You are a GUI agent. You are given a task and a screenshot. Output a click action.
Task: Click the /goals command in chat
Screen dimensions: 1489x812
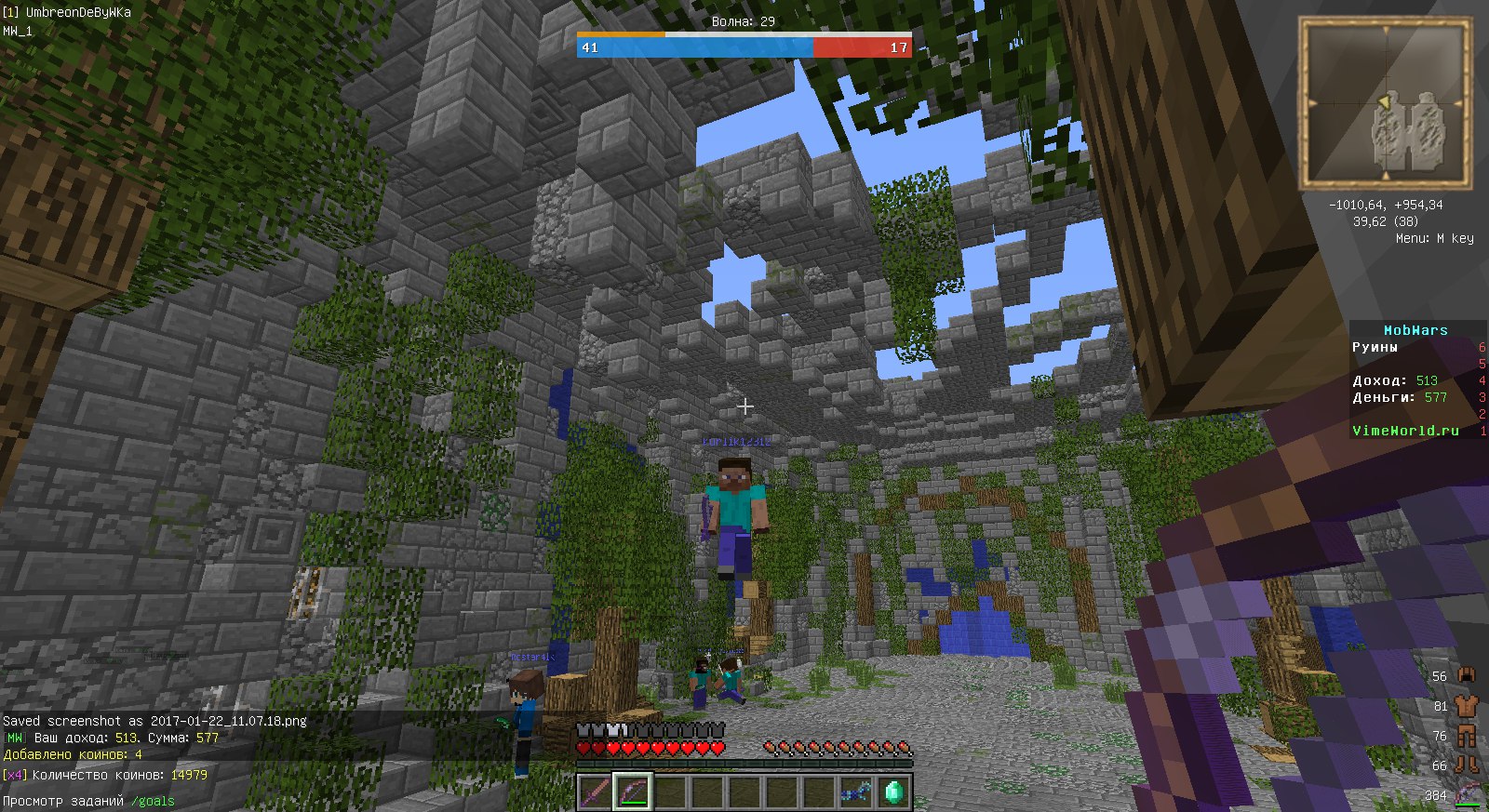tap(153, 801)
